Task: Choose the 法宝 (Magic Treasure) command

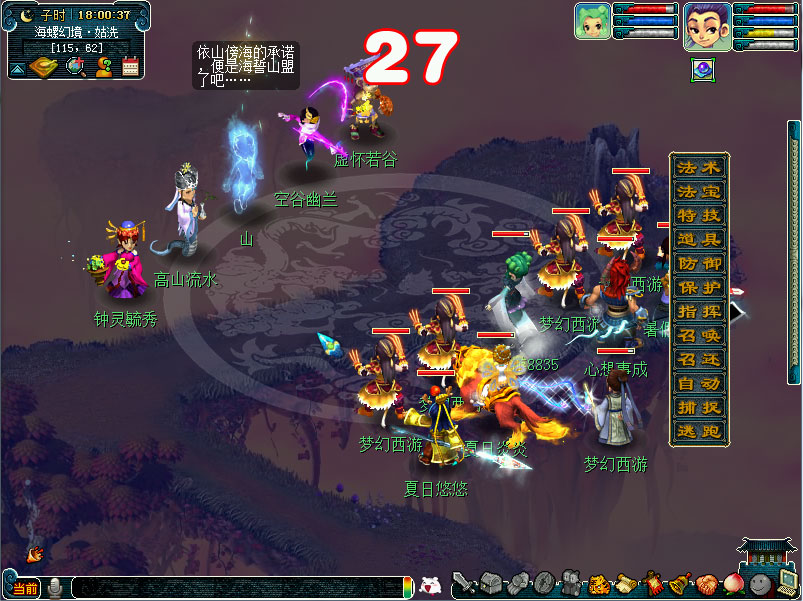Action: 698,191
